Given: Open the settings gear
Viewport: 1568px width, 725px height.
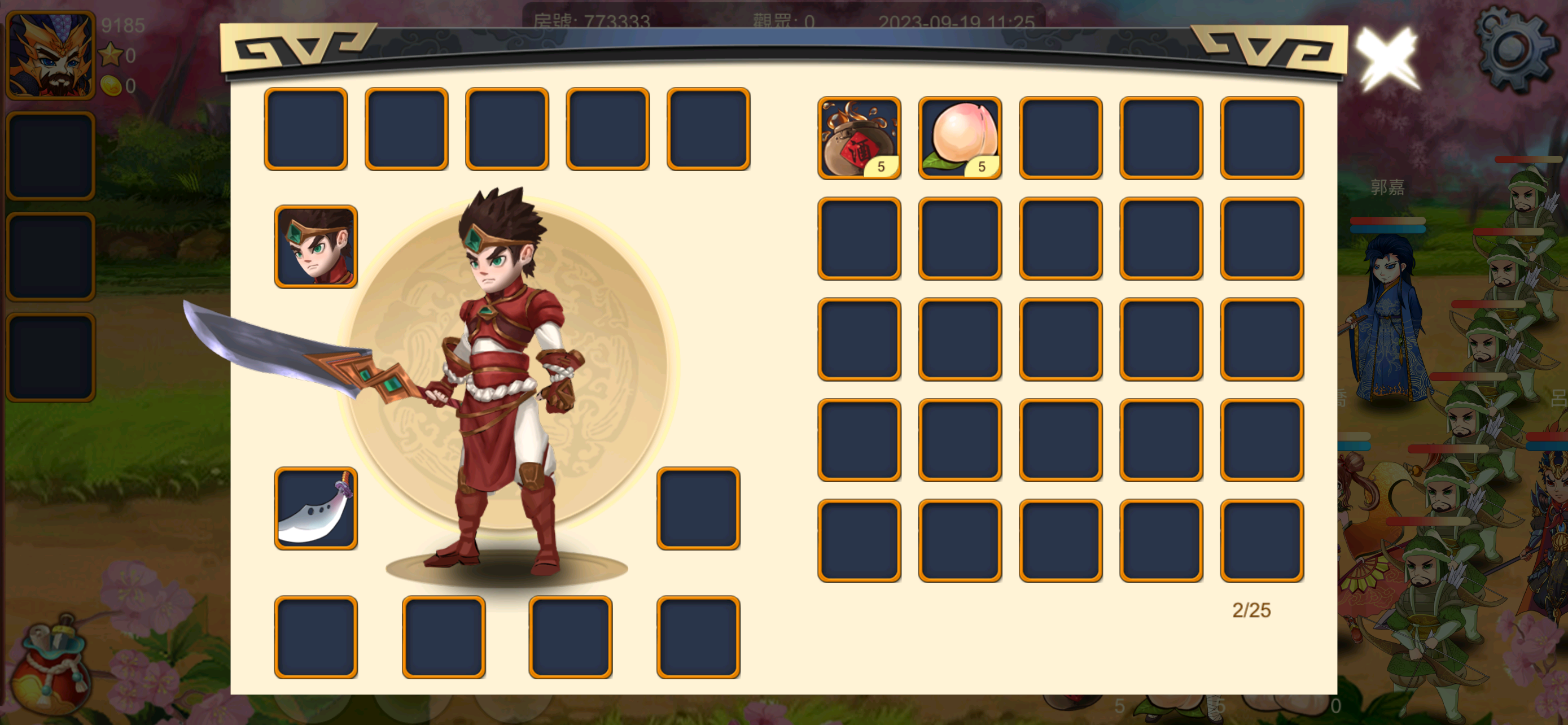Looking at the screenshot, I should pyautogui.click(x=1516, y=52).
